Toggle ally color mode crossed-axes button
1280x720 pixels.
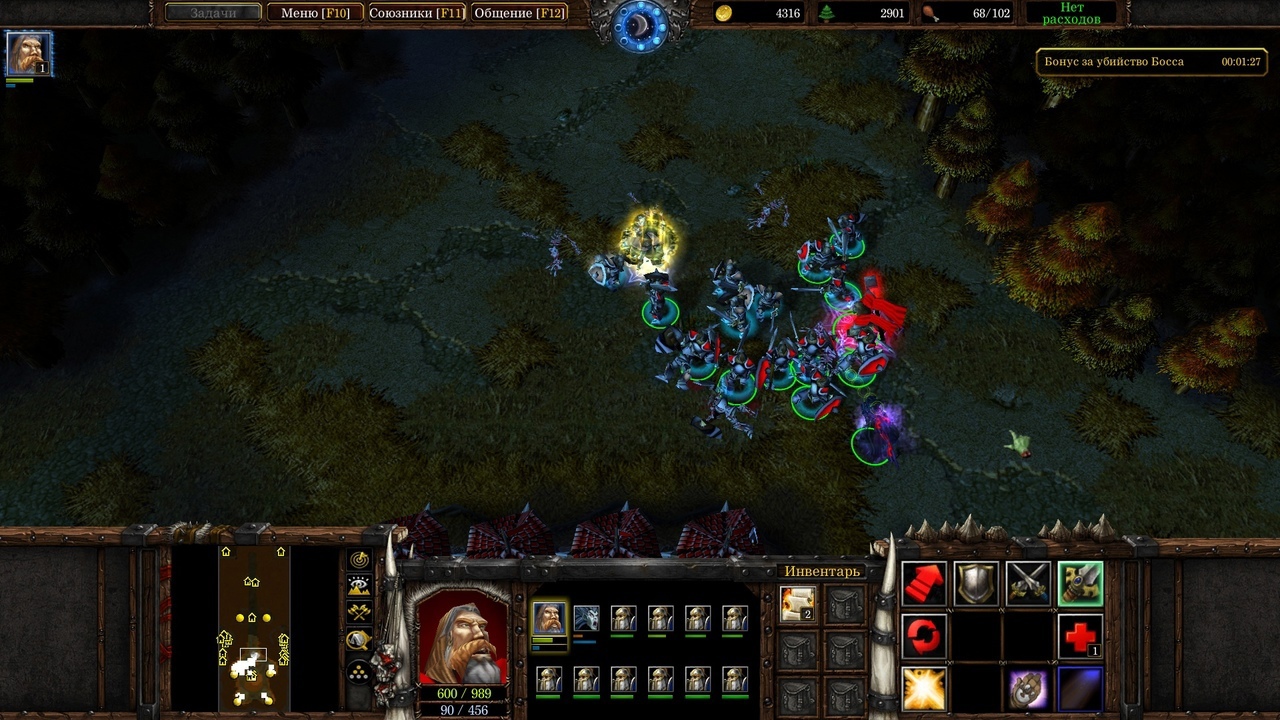pyautogui.click(x=359, y=613)
